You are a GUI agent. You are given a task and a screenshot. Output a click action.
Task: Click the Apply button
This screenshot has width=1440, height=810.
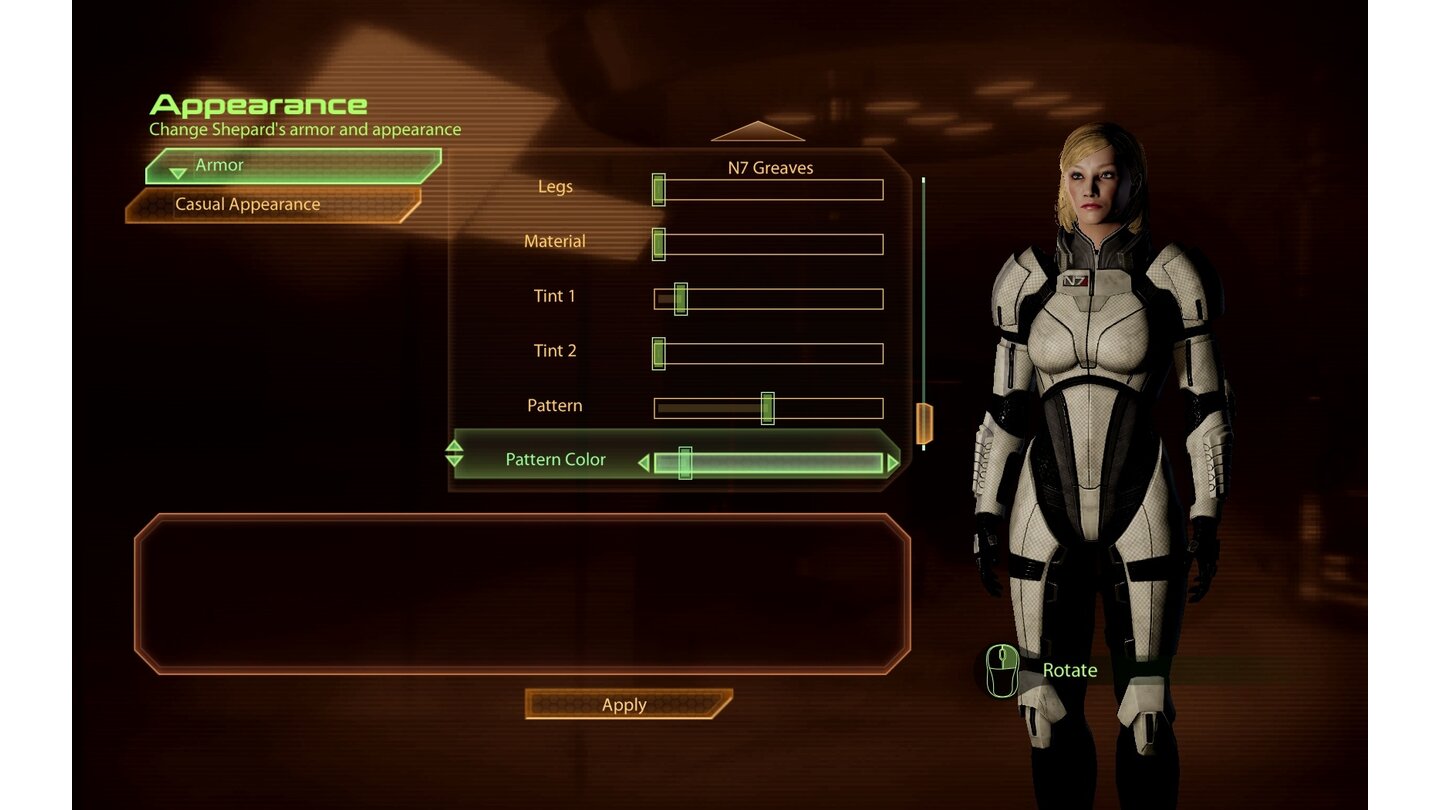pos(623,704)
